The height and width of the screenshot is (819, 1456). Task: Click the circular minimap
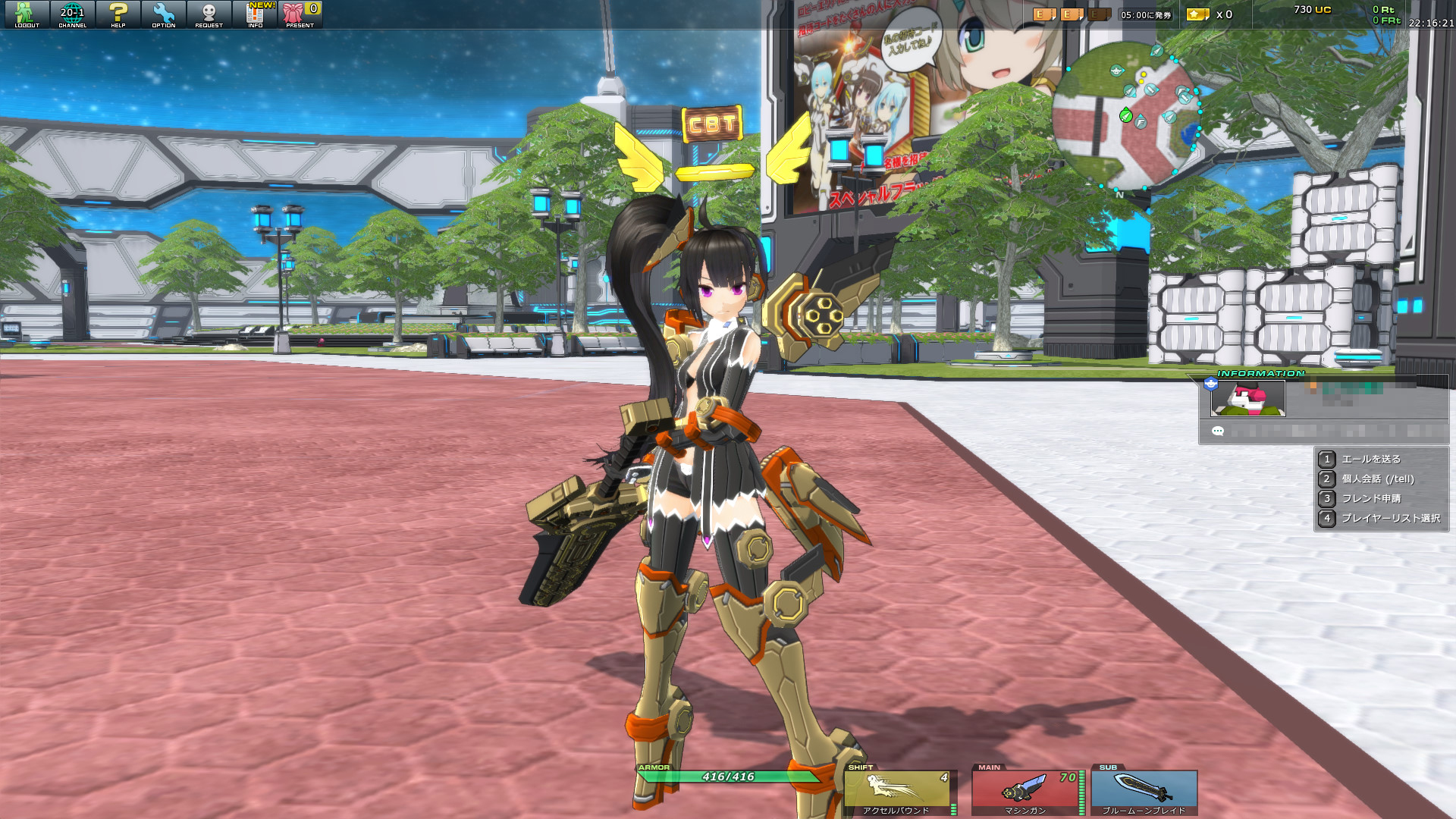coord(1125,115)
